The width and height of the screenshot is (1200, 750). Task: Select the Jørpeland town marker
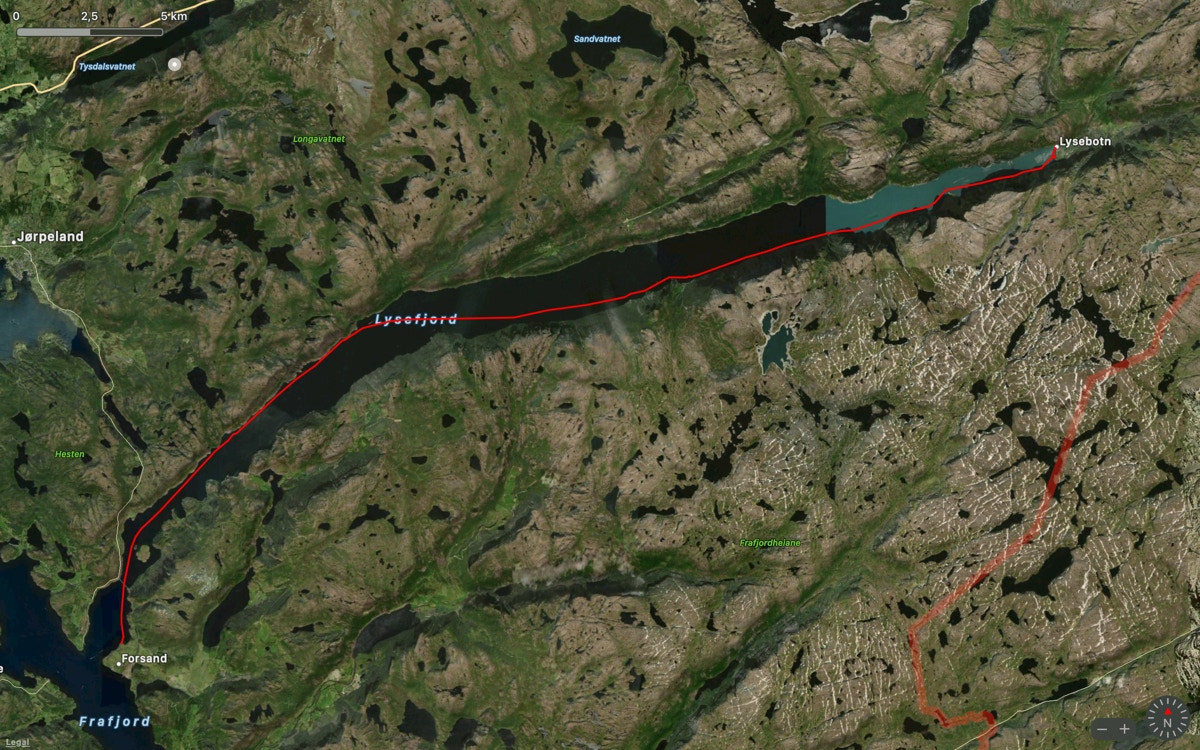[15, 241]
